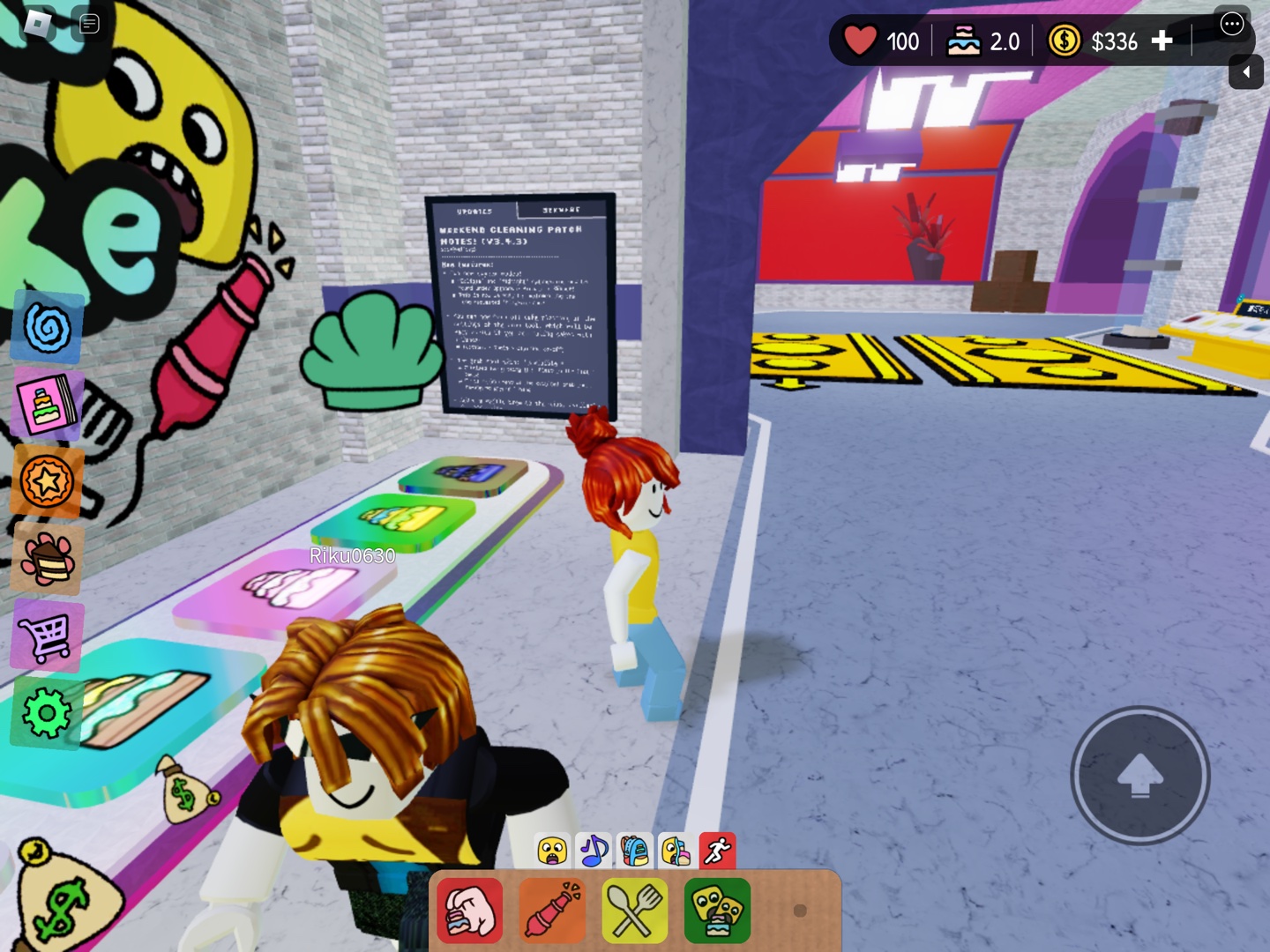Tap the jump arrow button
This screenshot has height=952, width=1270.
click(1139, 776)
